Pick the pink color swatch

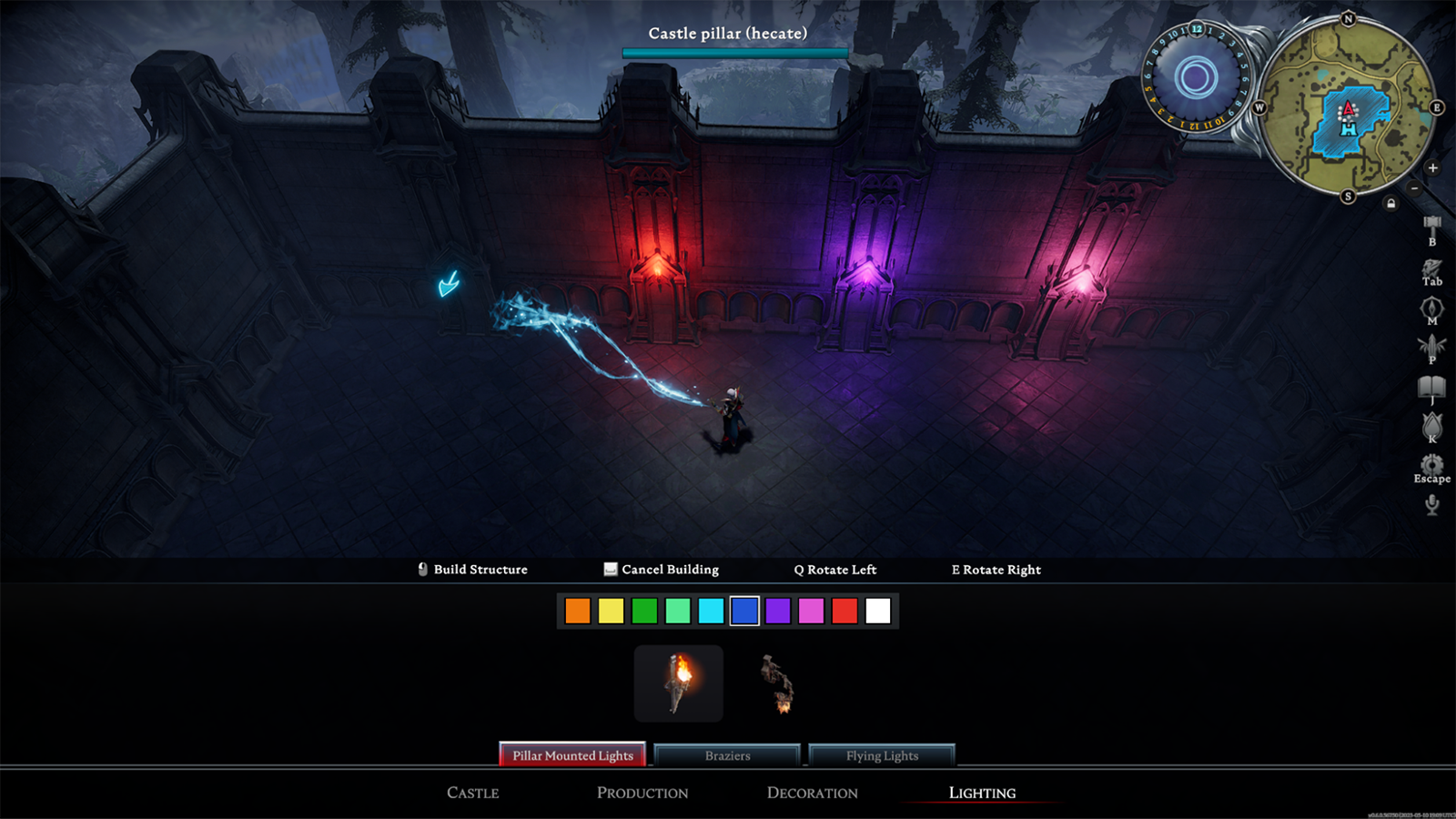[x=811, y=611]
